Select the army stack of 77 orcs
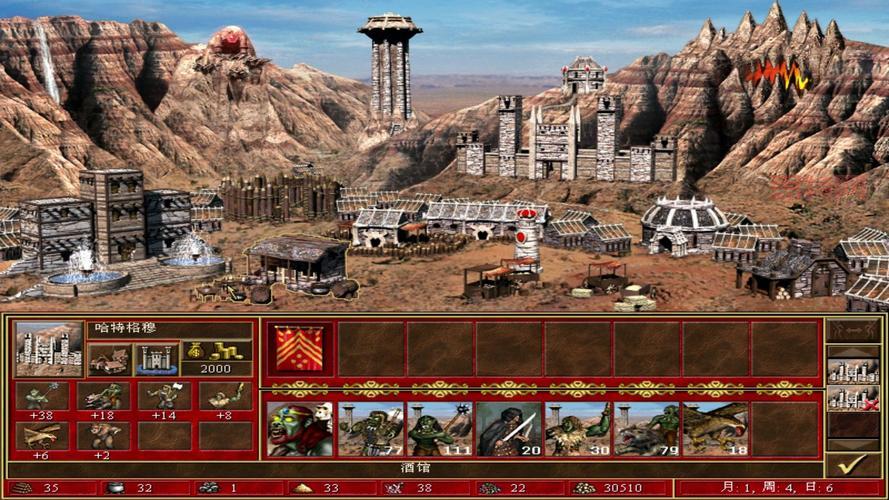Viewport: 889px width, 500px height. pyautogui.click(x=370, y=429)
